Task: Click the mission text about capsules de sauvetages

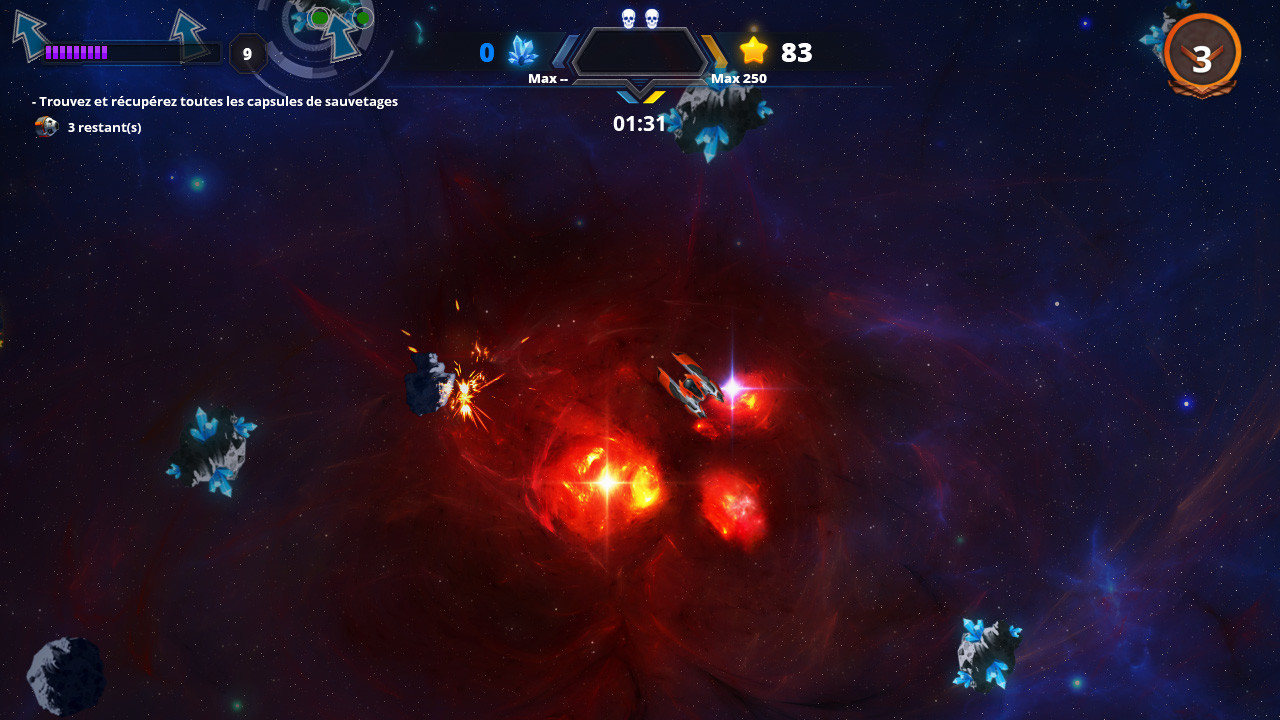Action: [215, 101]
